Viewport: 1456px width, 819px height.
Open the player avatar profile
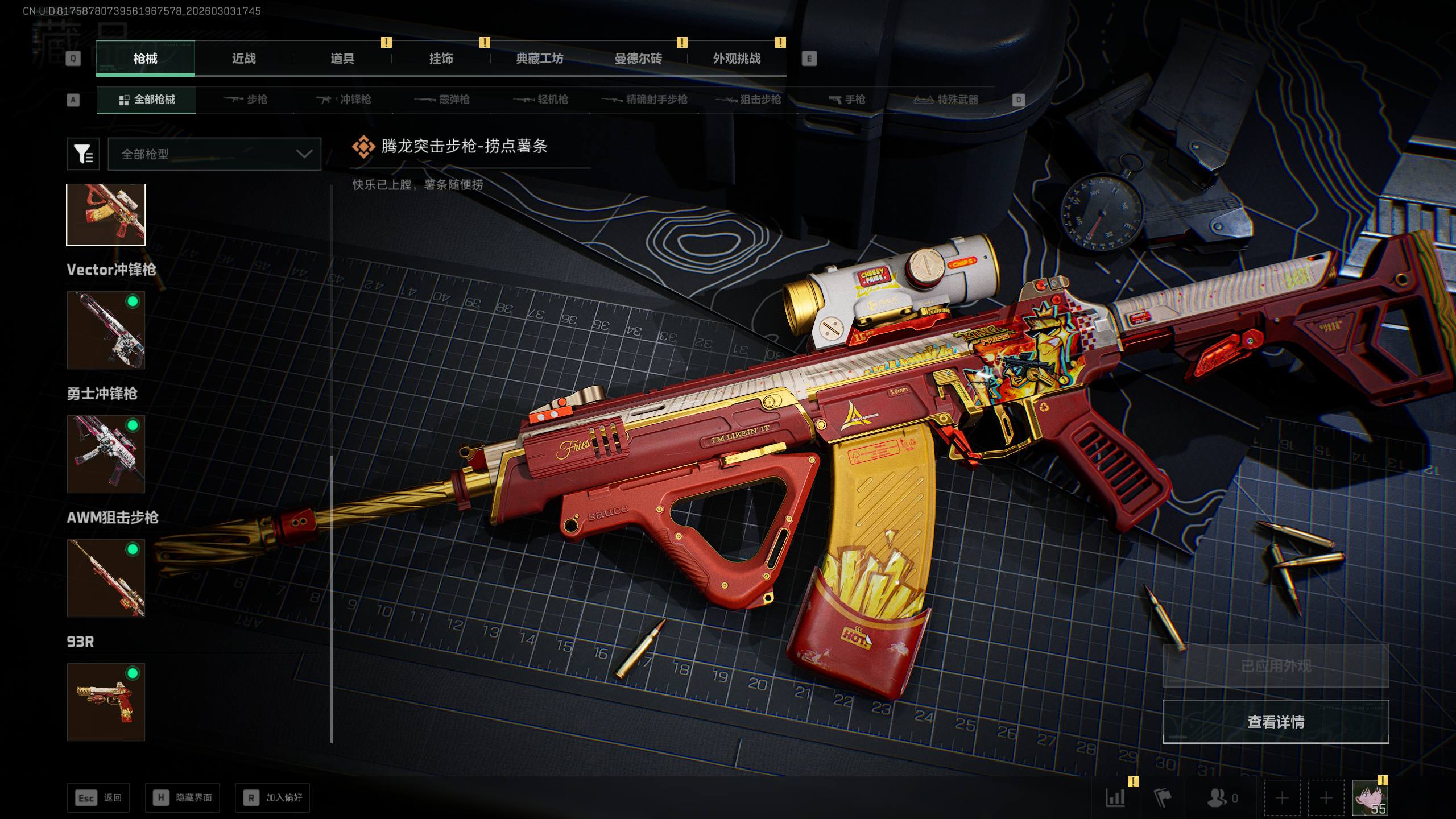[1369, 798]
